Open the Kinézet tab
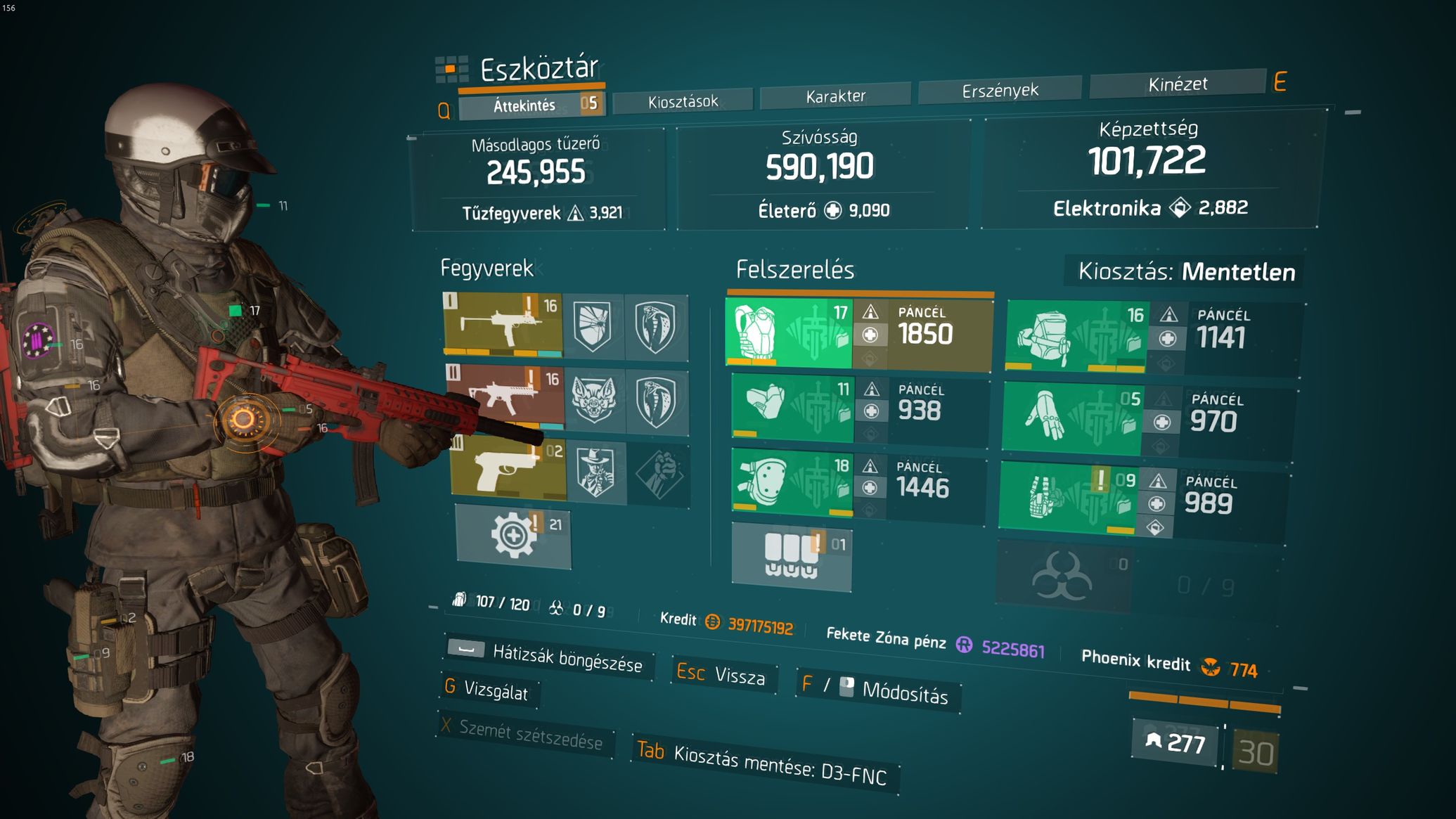Screen dimensions: 1456x819 1177,84
